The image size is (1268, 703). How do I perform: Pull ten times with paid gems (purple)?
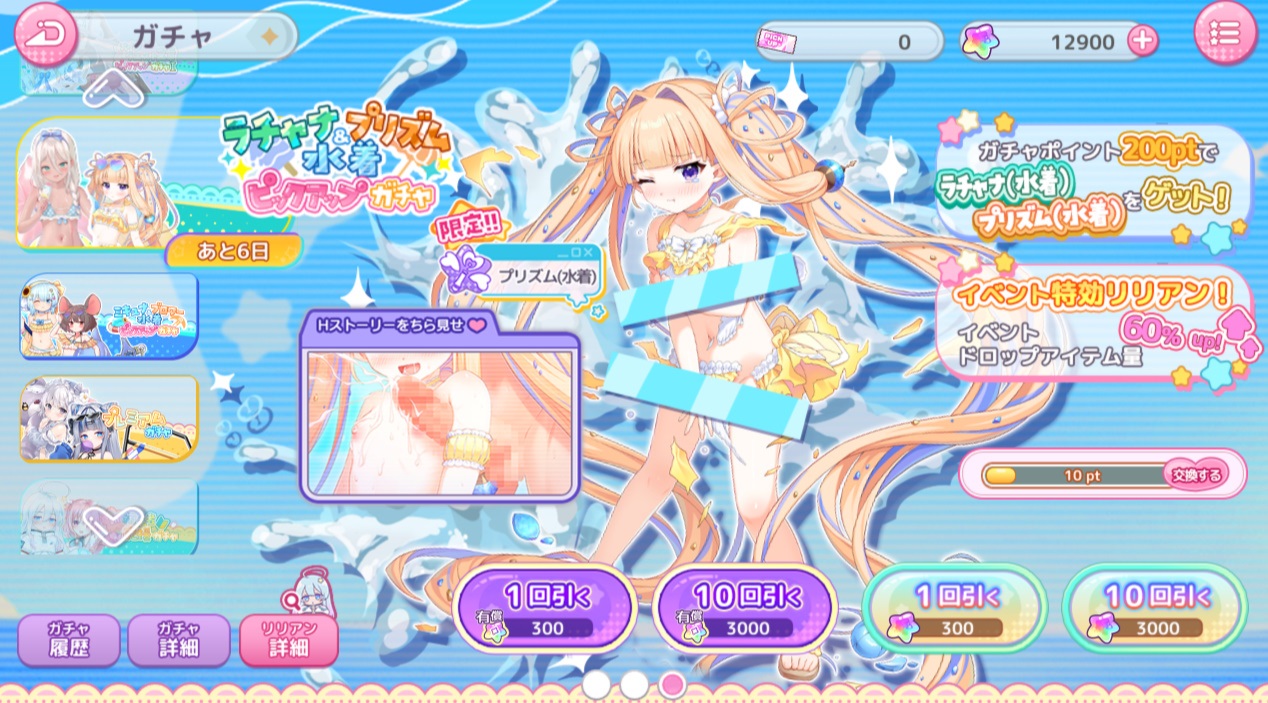[745, 610]
